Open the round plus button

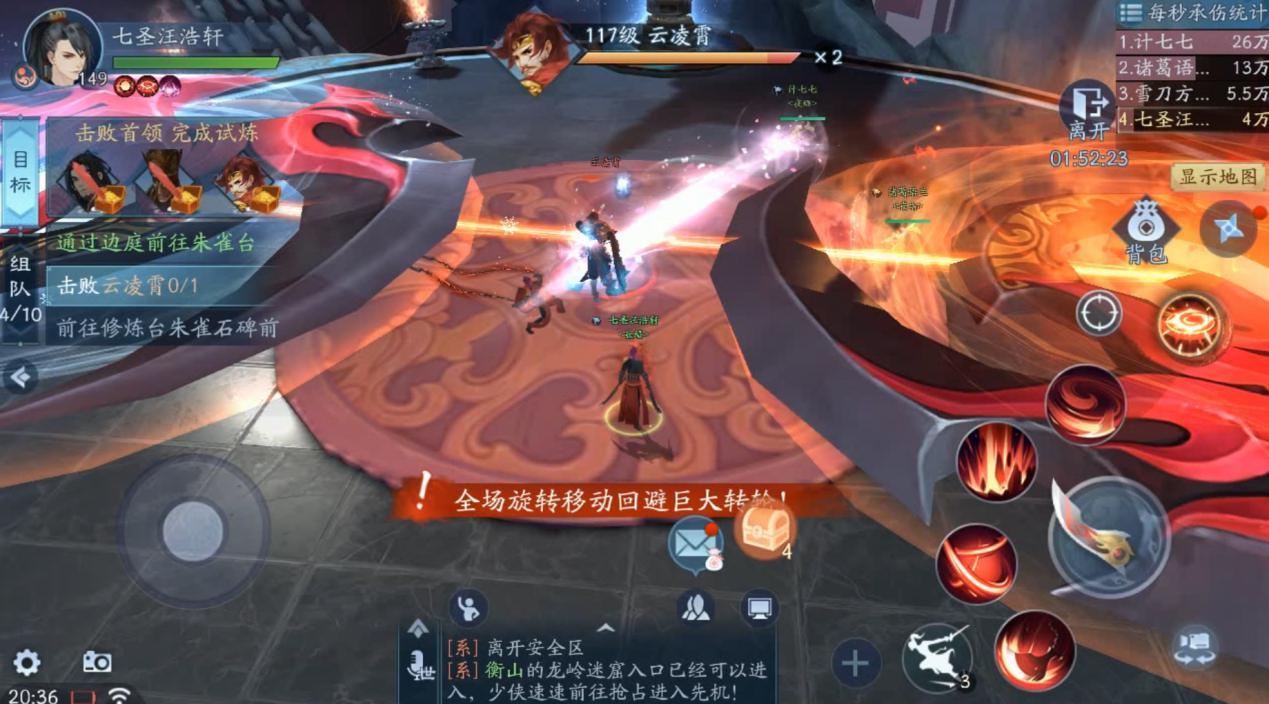[x=856, y=663]
